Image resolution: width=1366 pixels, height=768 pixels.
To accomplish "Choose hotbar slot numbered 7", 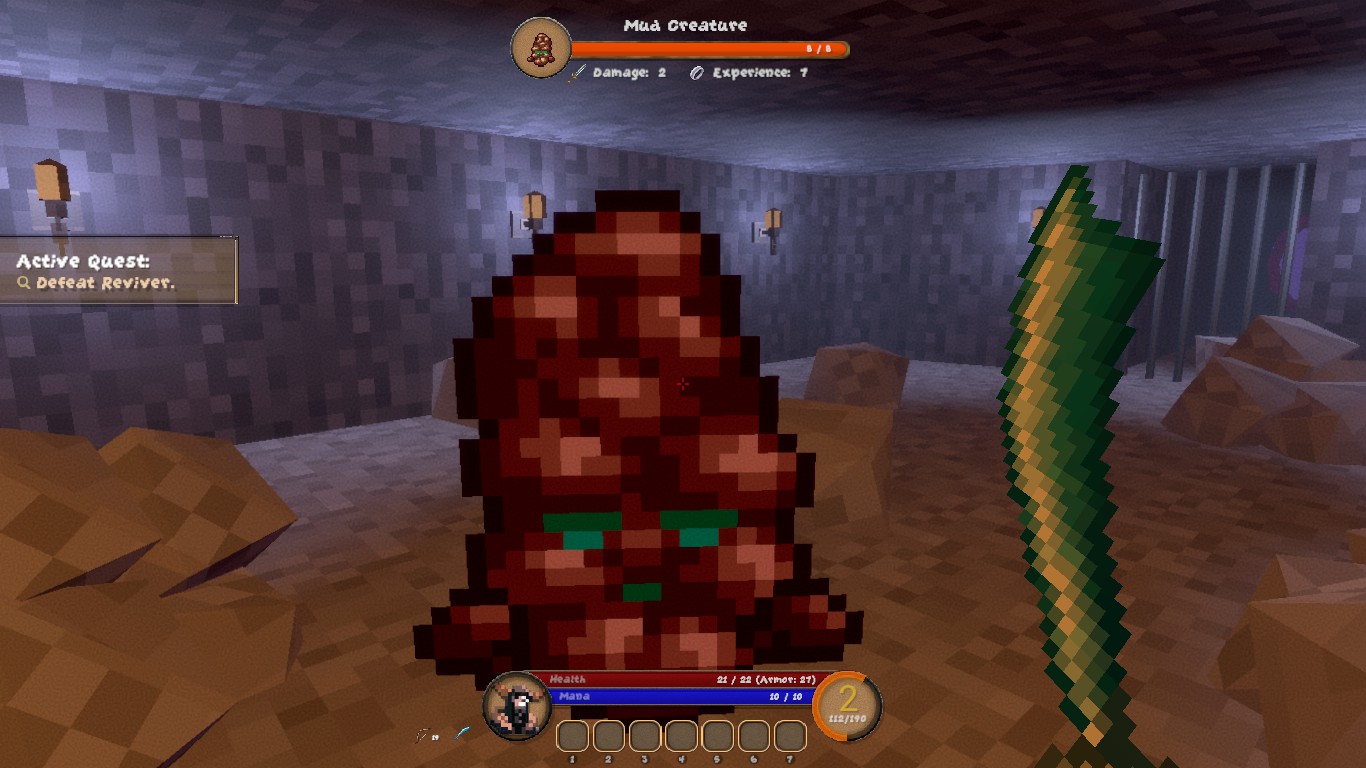I will click(790, 736).
